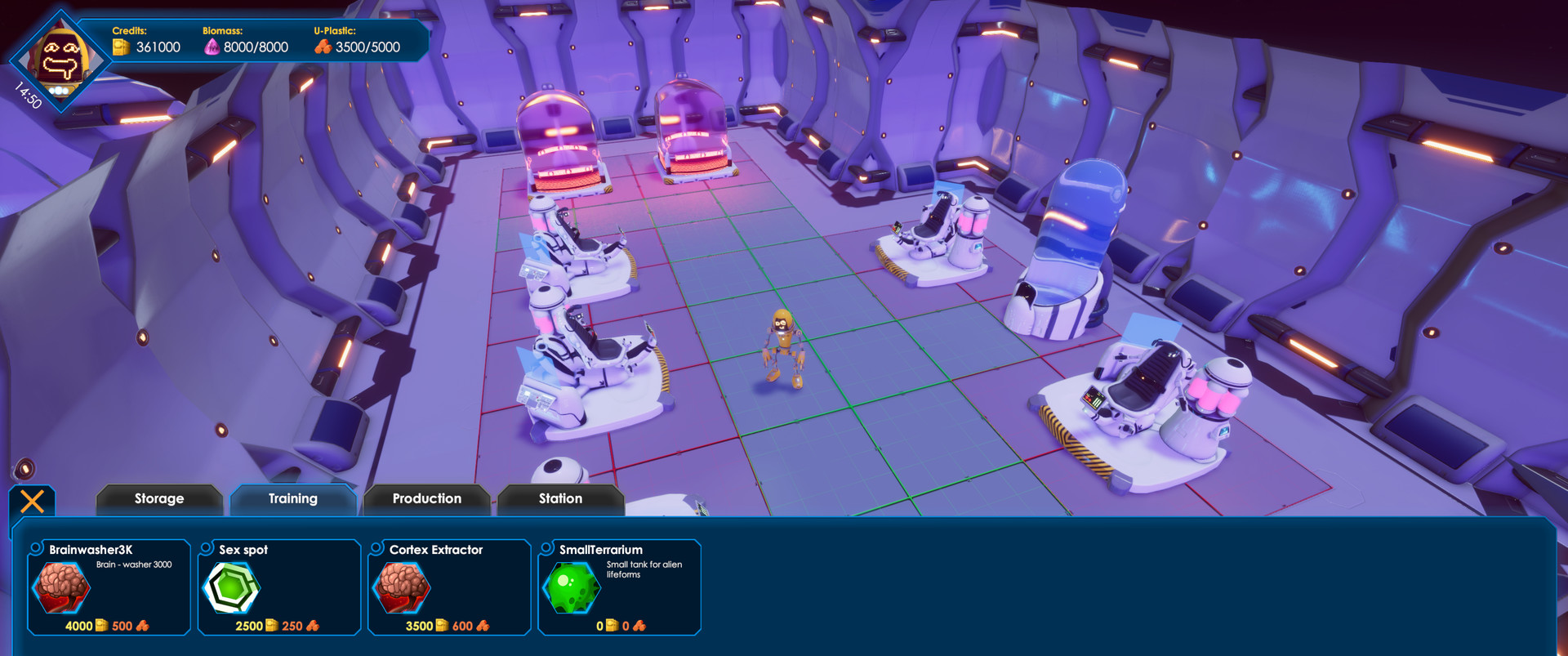This screenshot has height=656, width=1568.
Task: Select the Sex spot build card
Action: 279,587
